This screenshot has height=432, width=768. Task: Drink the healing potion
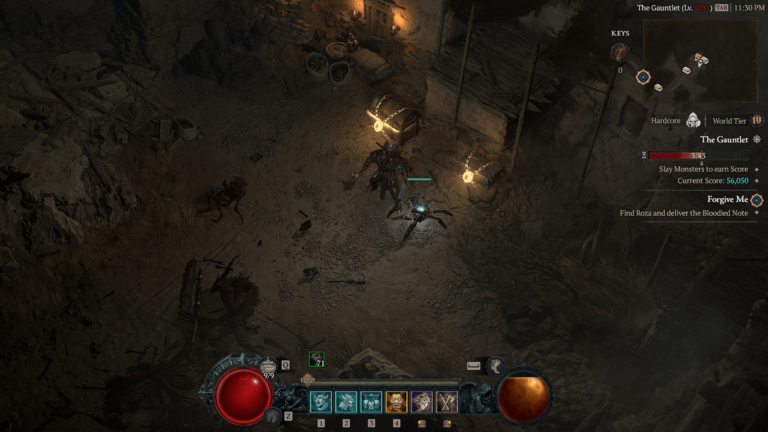268,368
